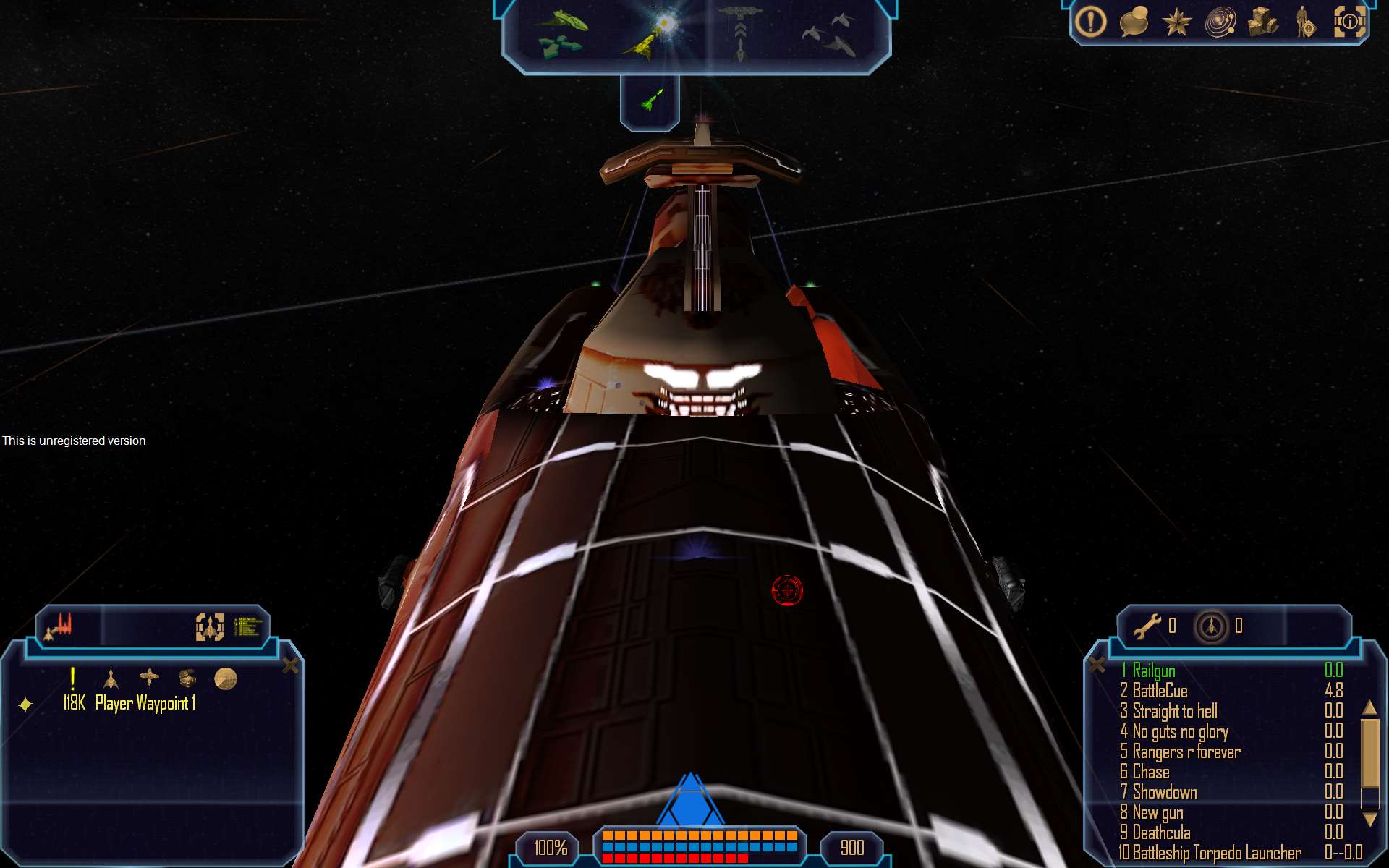Click the gold star icon
Screen dimensions: 1389x868
[x=1176, y=22]
